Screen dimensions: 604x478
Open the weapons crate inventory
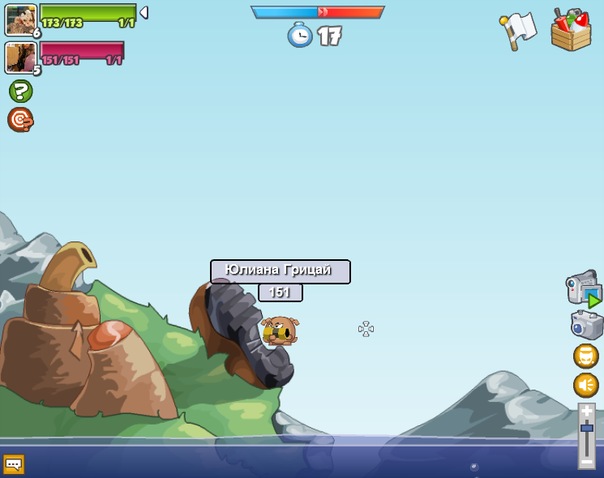[571, 29]
